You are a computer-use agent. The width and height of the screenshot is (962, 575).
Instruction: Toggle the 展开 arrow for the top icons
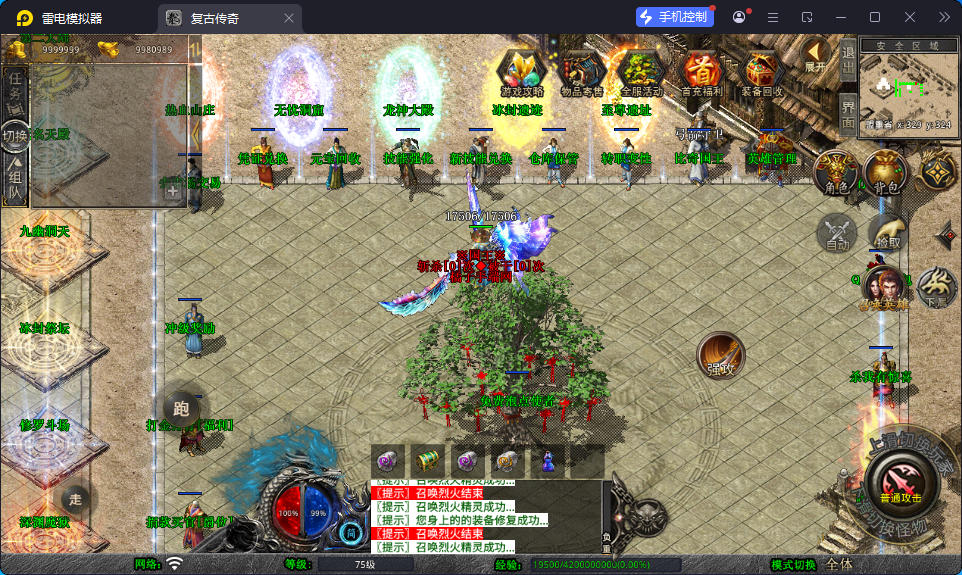(x=816, y=55)
